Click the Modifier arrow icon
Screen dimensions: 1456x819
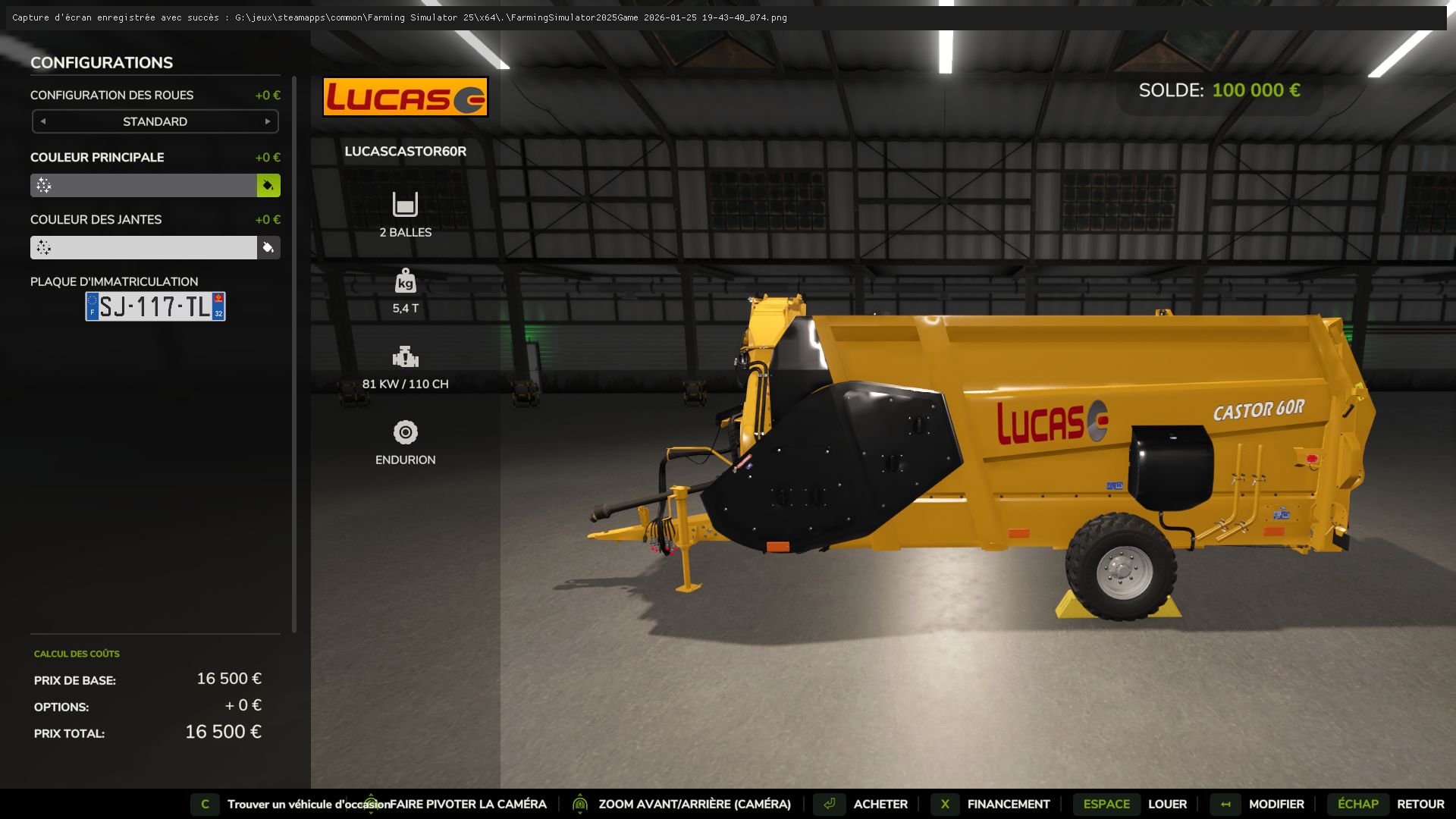tap(1225, 804)
